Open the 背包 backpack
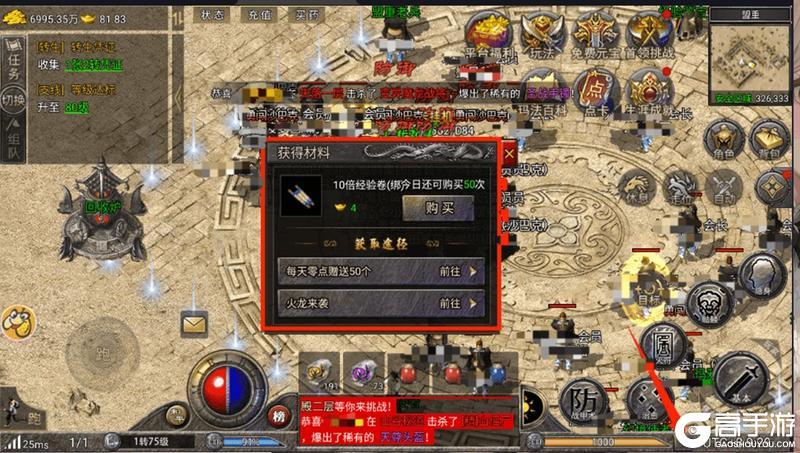800x453 pixels. [770, 140]
